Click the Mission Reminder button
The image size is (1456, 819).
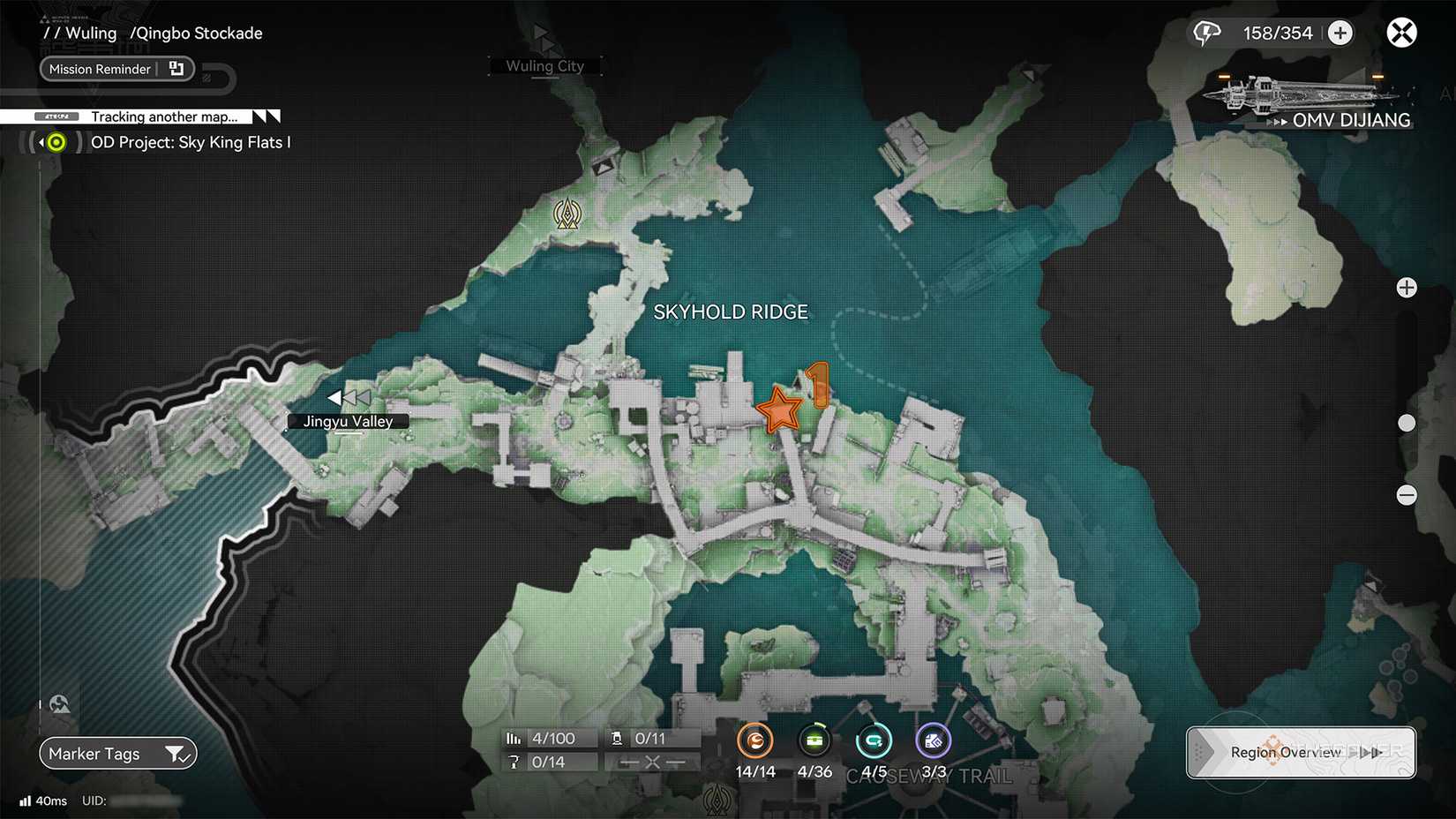tap(99, 69)
